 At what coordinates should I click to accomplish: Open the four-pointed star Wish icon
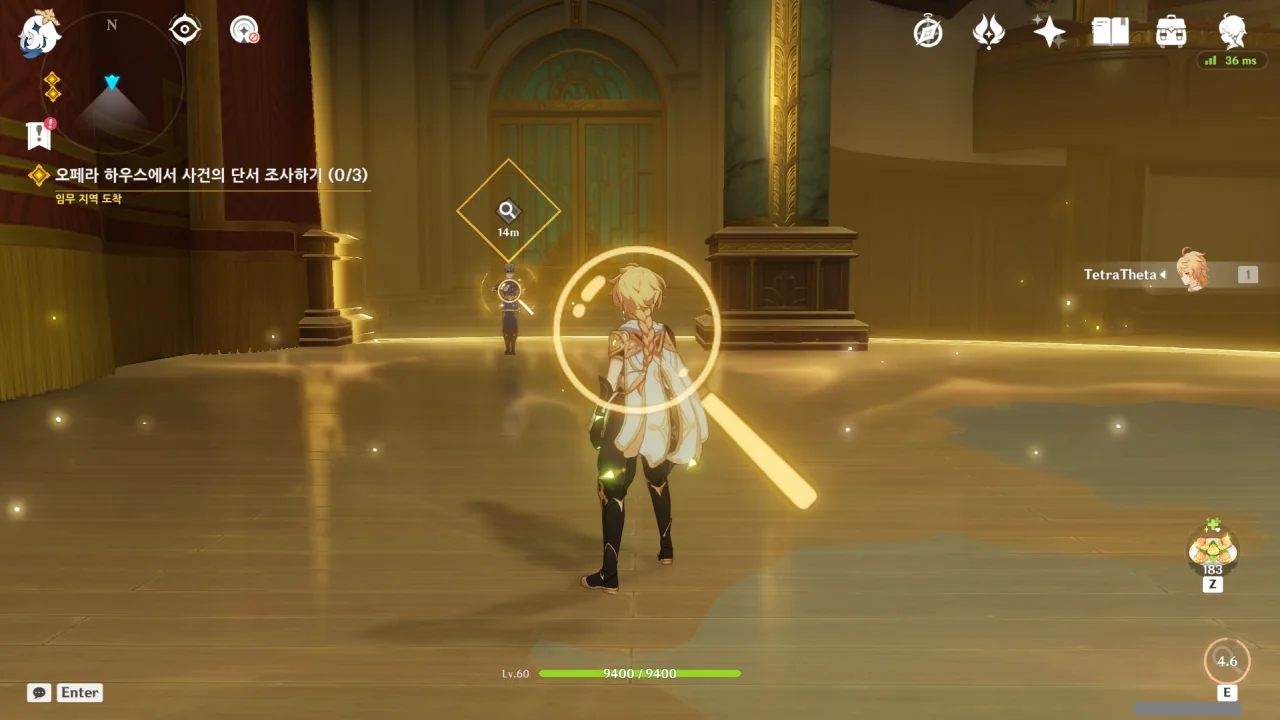[1049, 32]
